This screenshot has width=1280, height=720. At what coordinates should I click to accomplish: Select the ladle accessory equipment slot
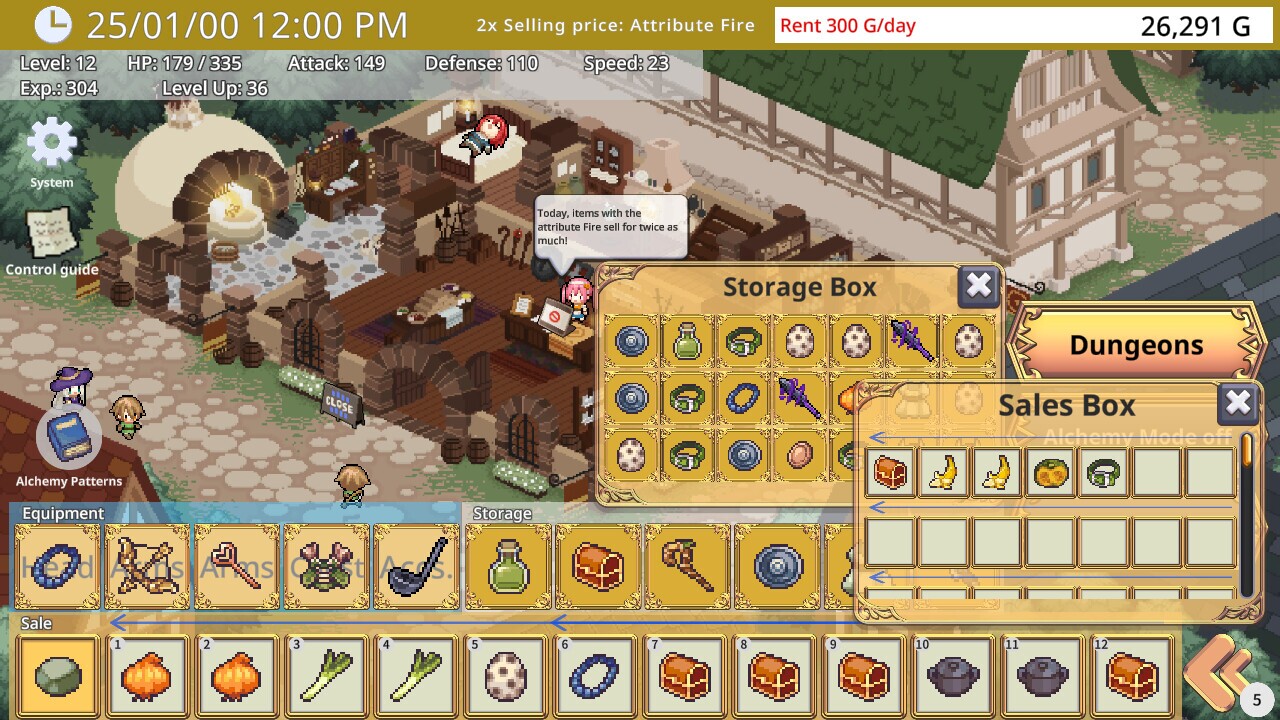[416, 567]
